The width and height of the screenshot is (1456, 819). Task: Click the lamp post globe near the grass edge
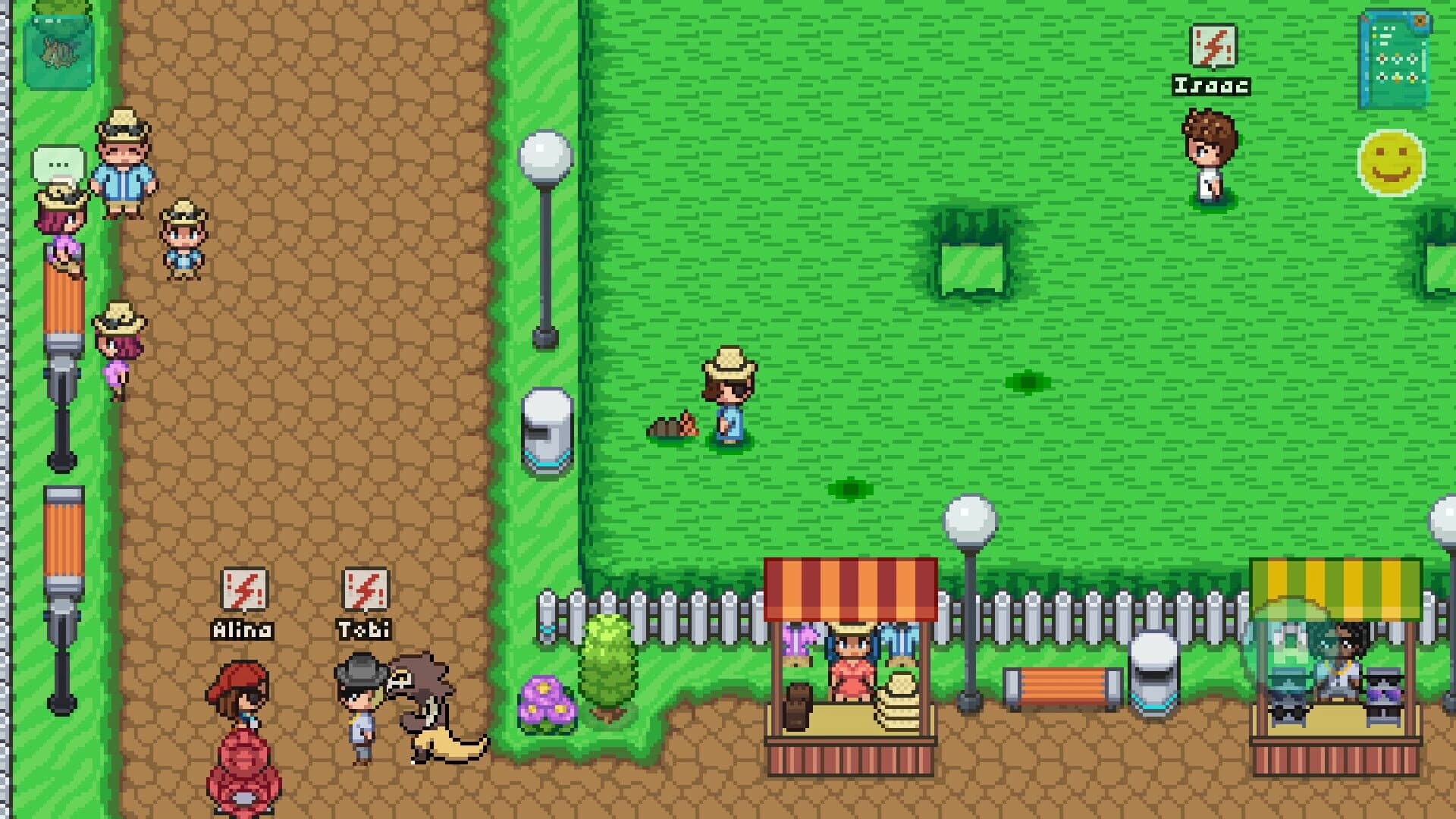544,155
